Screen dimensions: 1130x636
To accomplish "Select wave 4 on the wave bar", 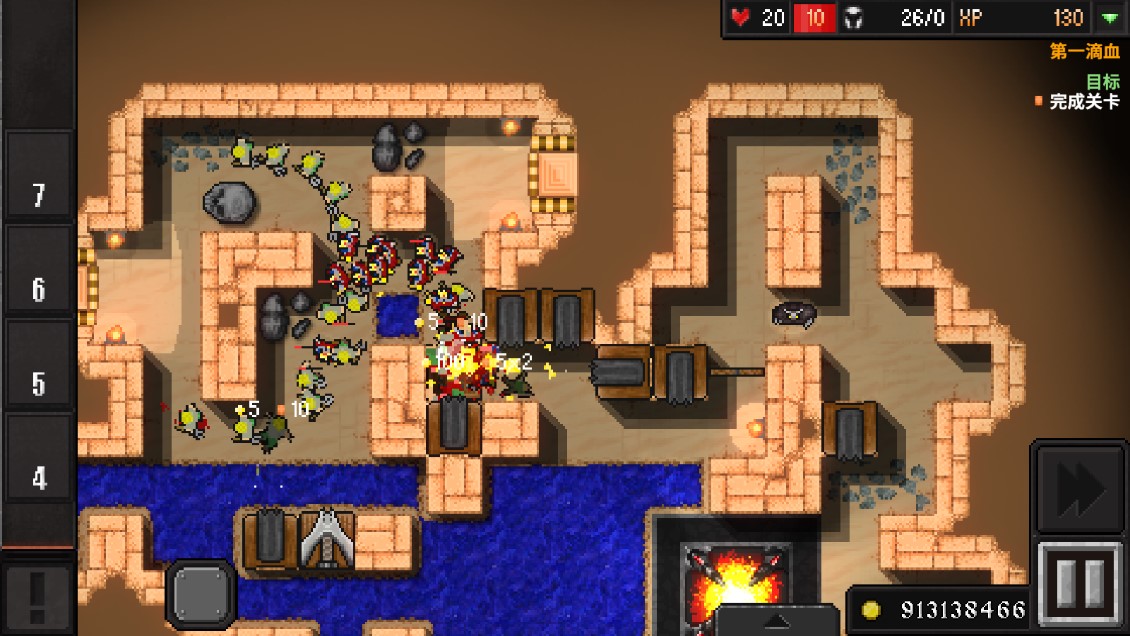I will [39, 478].
